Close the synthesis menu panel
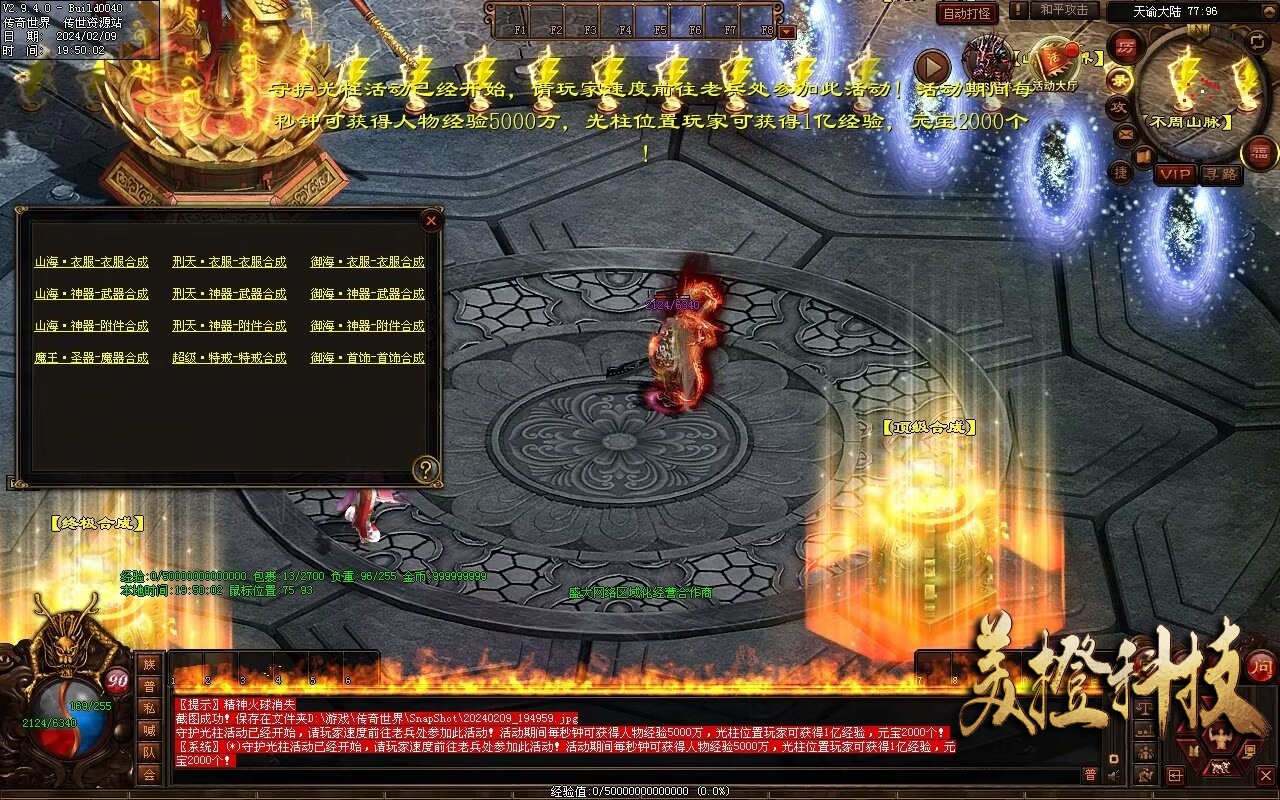This screenshot has width=1280, height=800. [431, 220]
